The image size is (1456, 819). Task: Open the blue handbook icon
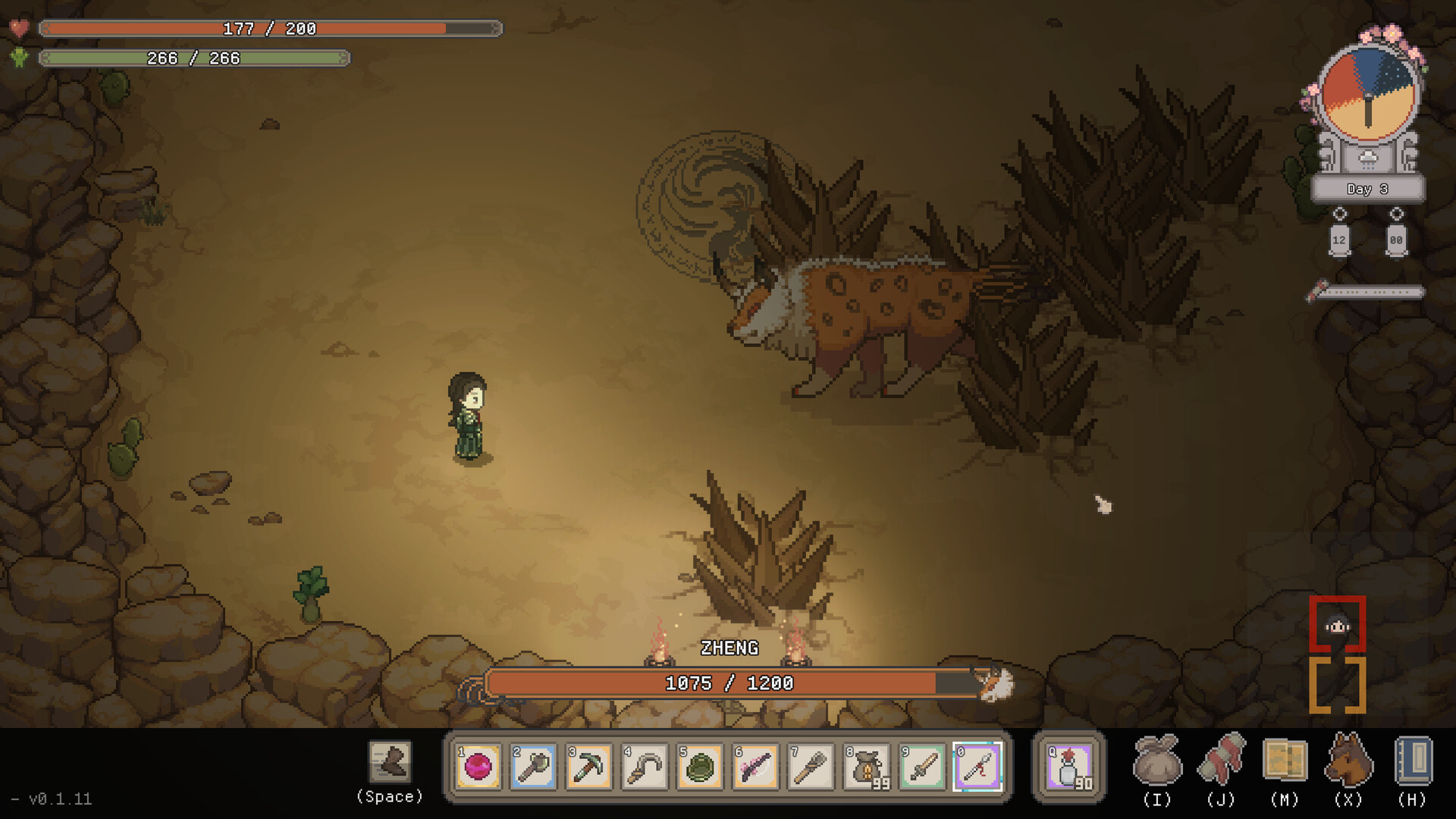coord(1412,761)
